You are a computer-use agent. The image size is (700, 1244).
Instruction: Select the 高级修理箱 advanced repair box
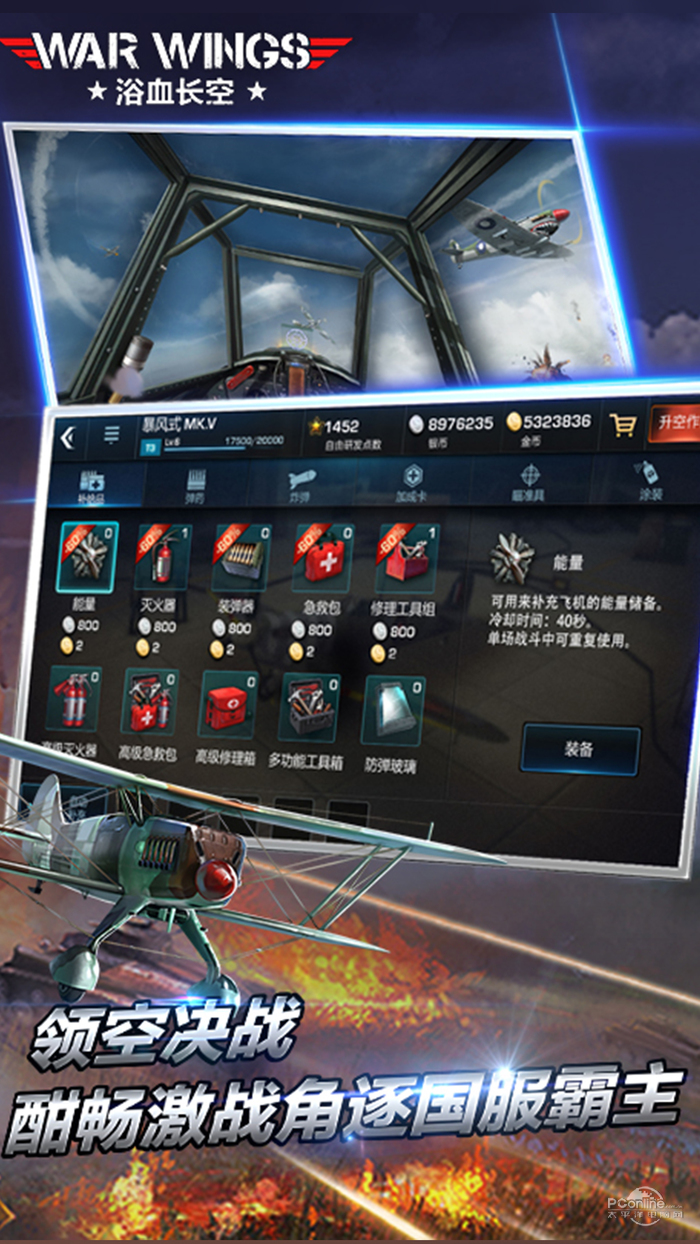tap(226, 703)
